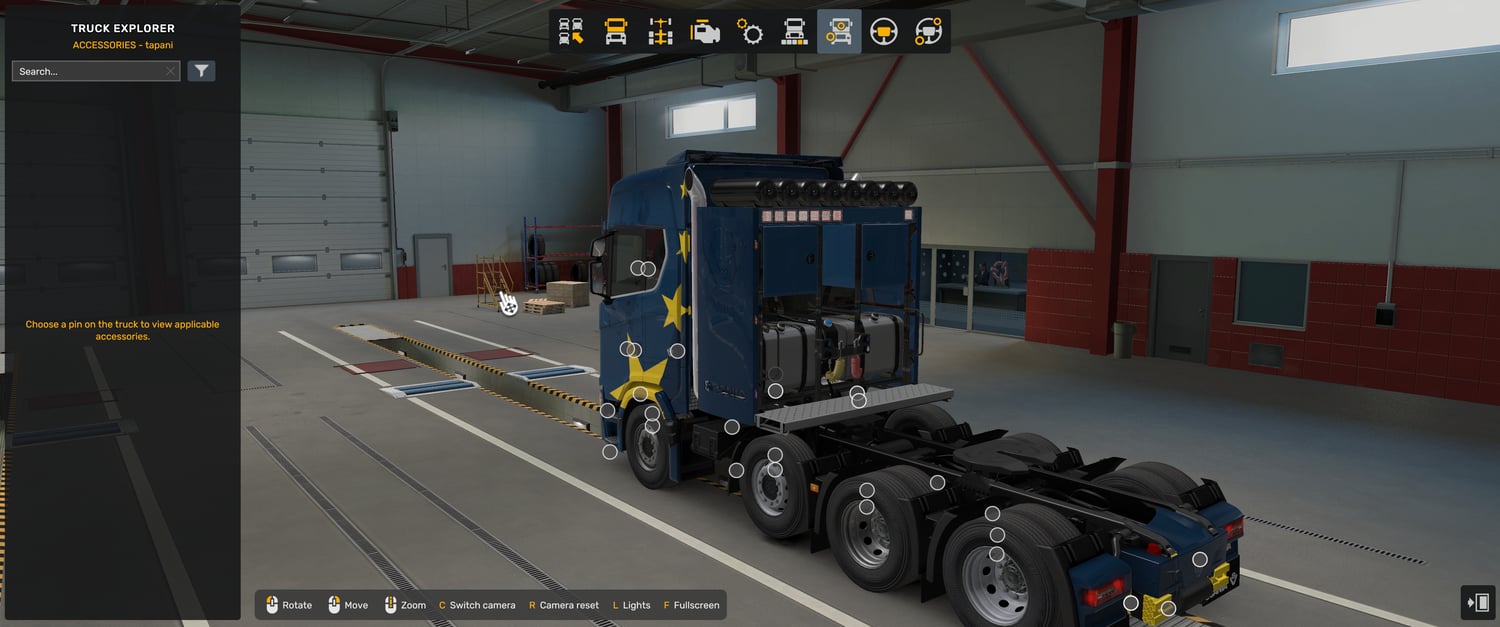The width and height of the screenshot is (1500, 627).
Task: Switch to the gears transmission tab
Action: coord(750,32)
